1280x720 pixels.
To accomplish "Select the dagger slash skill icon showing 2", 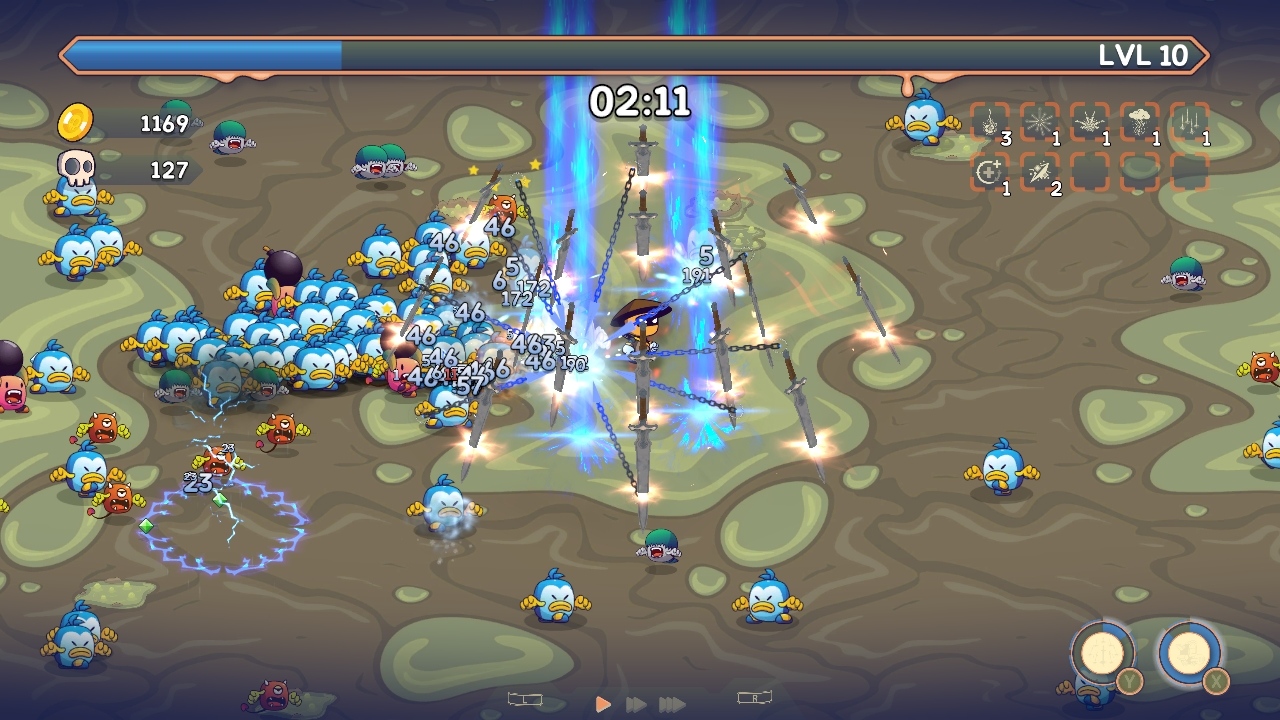I will coord(1038,172).
